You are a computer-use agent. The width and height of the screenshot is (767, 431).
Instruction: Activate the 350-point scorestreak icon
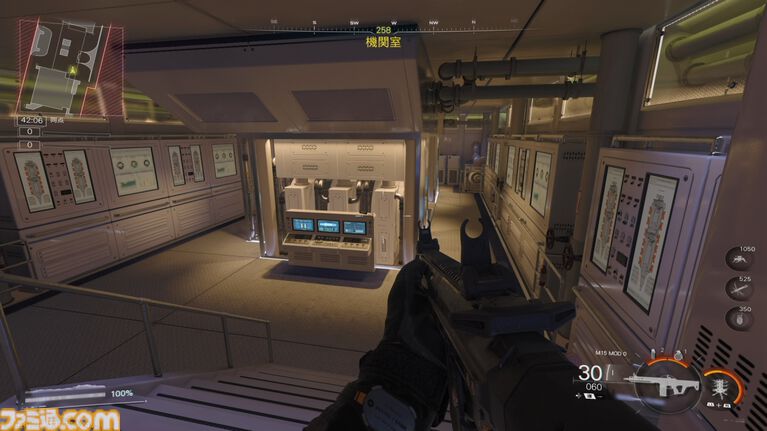pyautogui.click(x=738, y=320)
